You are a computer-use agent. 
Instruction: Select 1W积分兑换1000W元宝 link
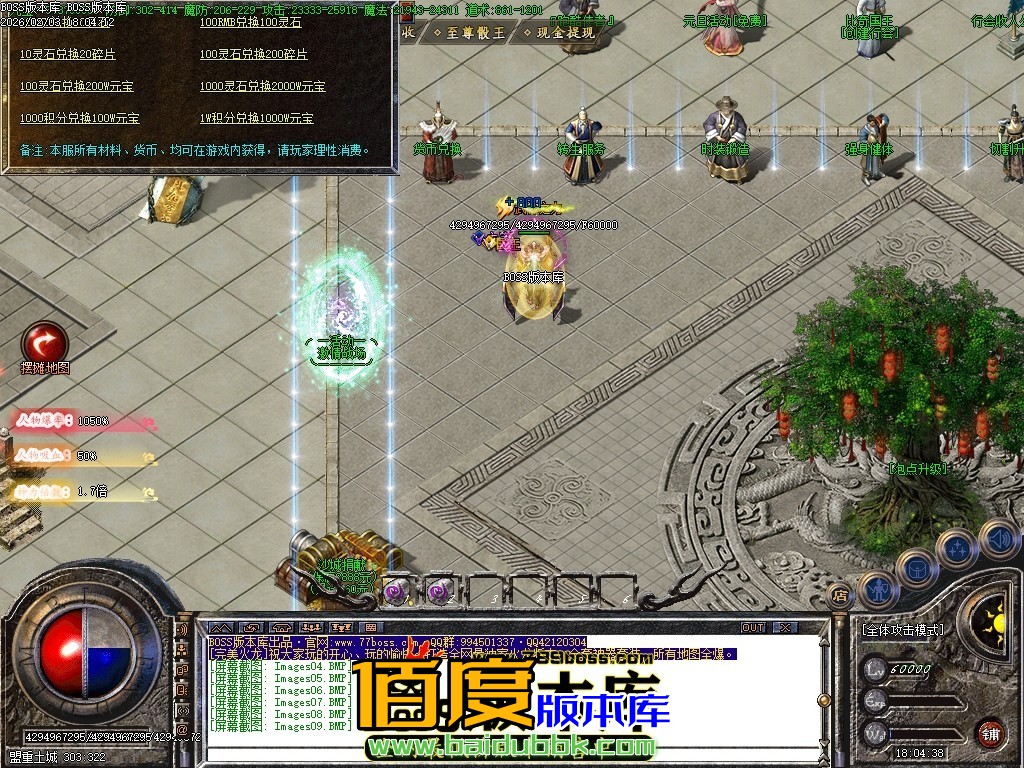coord(262,118)
